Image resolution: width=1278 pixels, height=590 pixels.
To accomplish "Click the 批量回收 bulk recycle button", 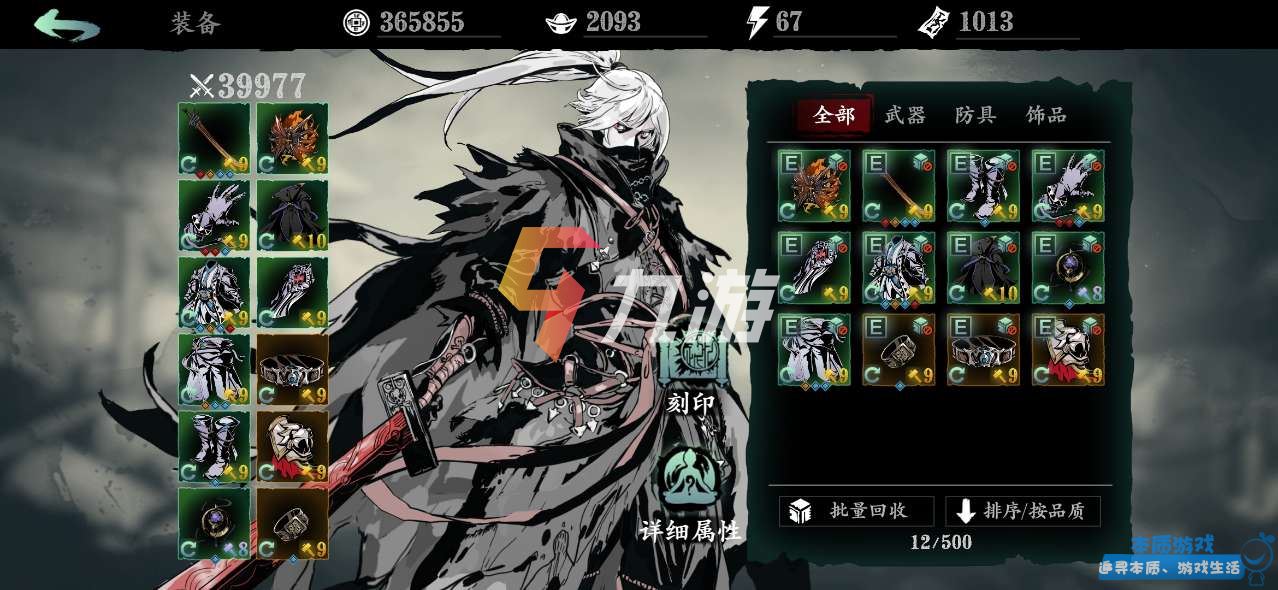I will pos(856,511).
